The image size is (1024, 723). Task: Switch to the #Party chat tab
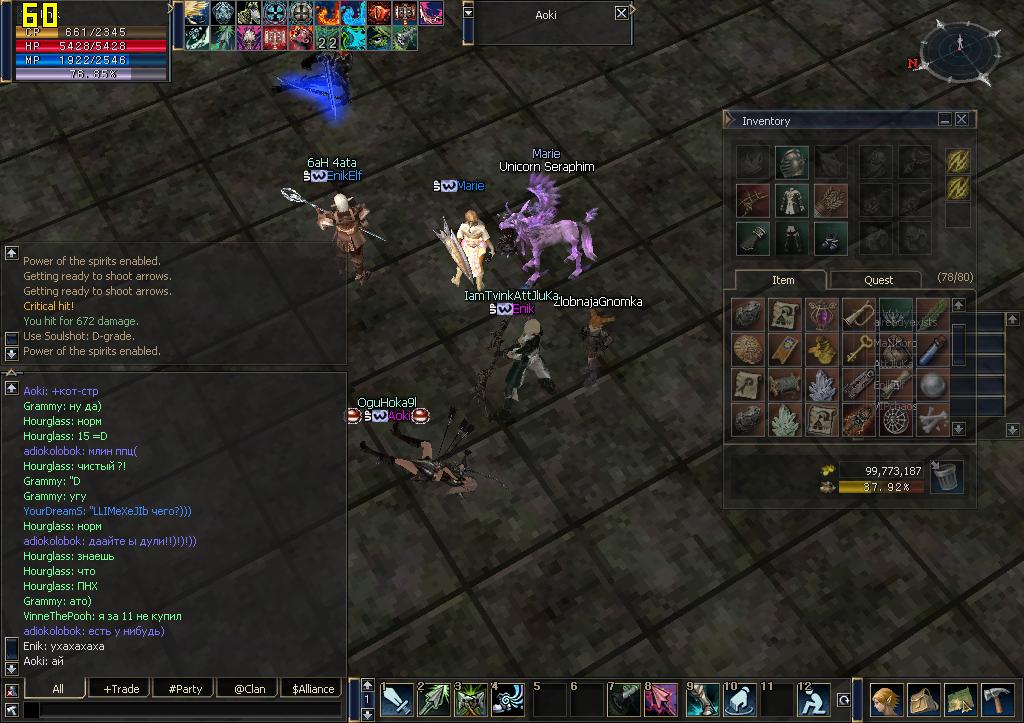185,688
